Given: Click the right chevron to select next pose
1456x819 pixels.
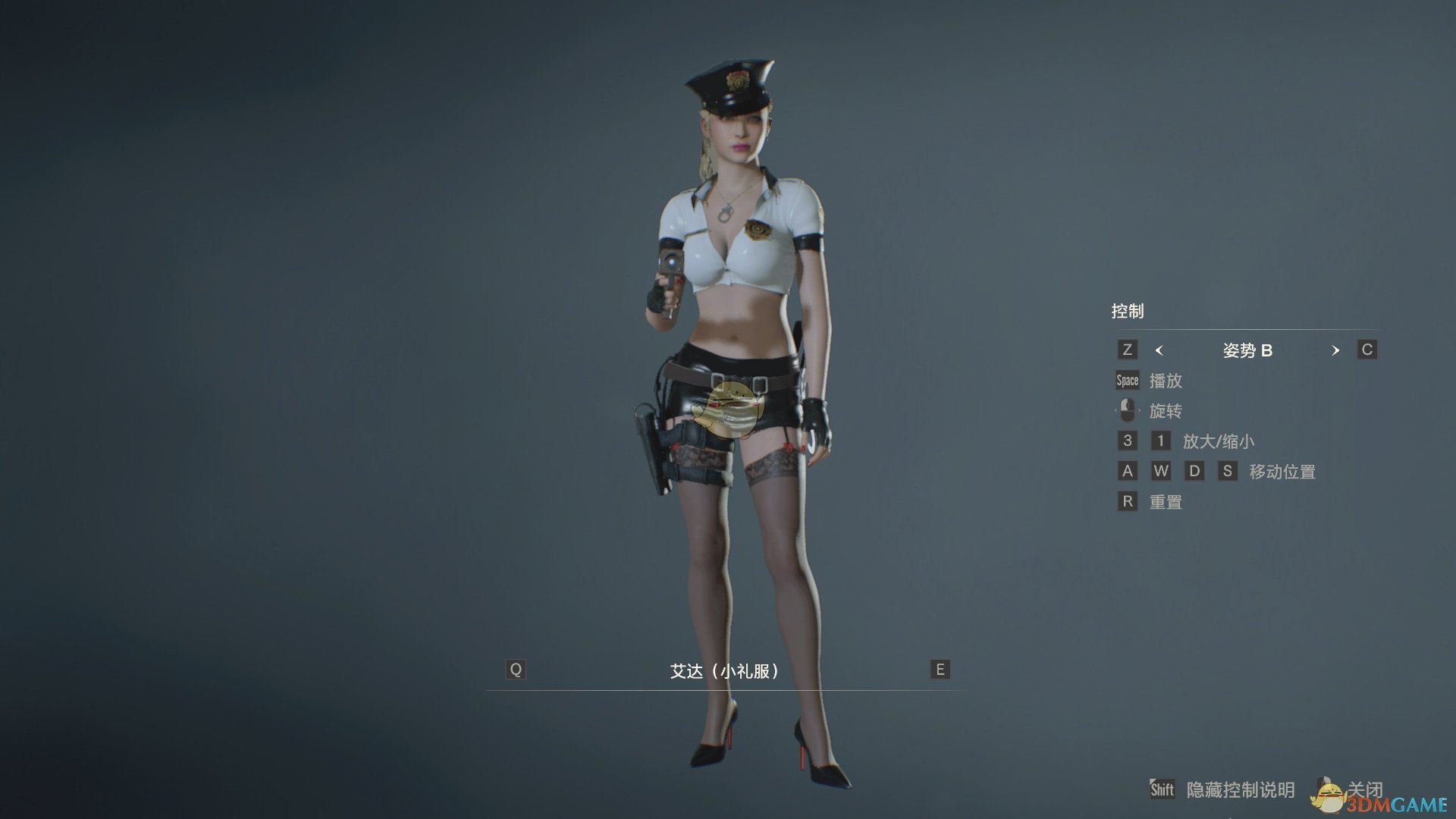Looking at the screenshot, I should [1335, 350].
